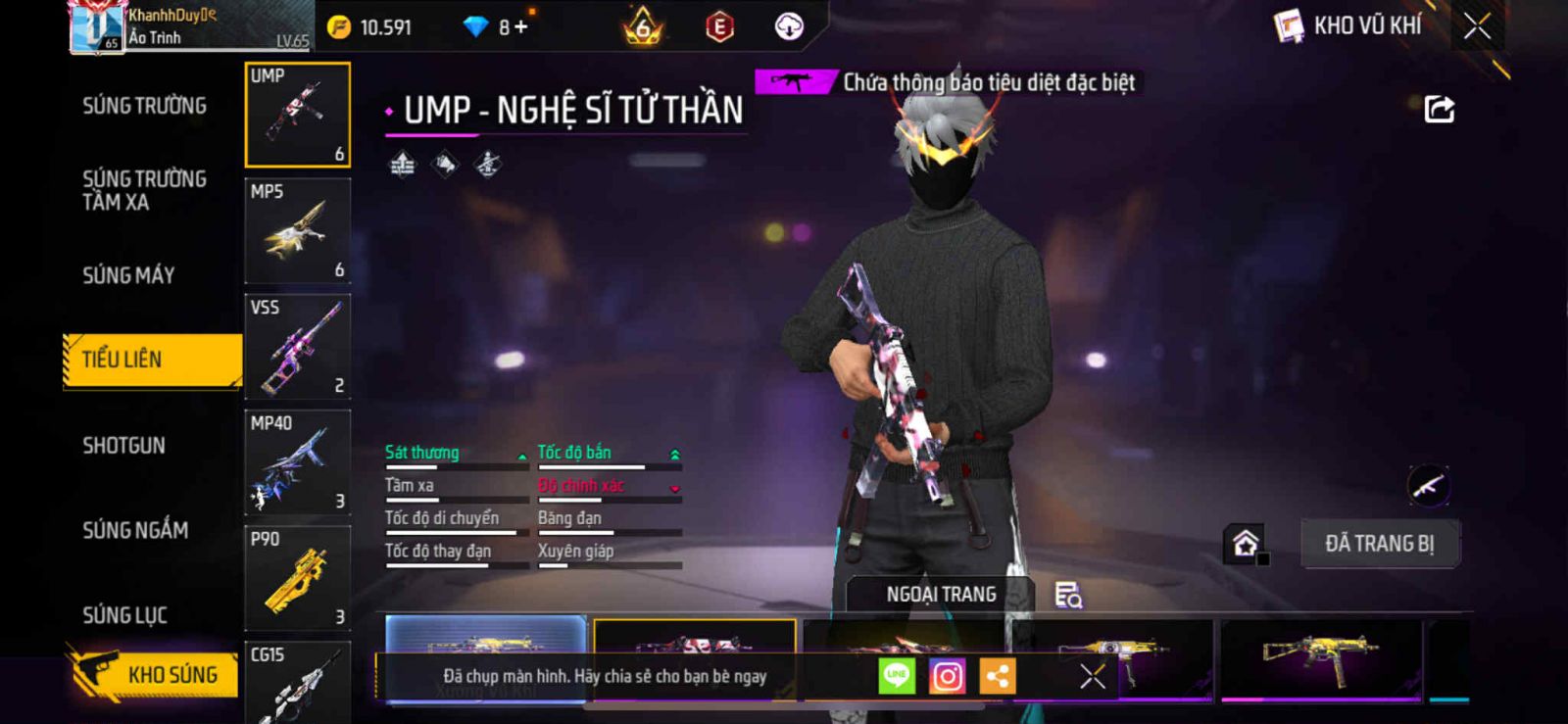
Task: Dismiss the screenshot share banner
Action: [1092, 676]
